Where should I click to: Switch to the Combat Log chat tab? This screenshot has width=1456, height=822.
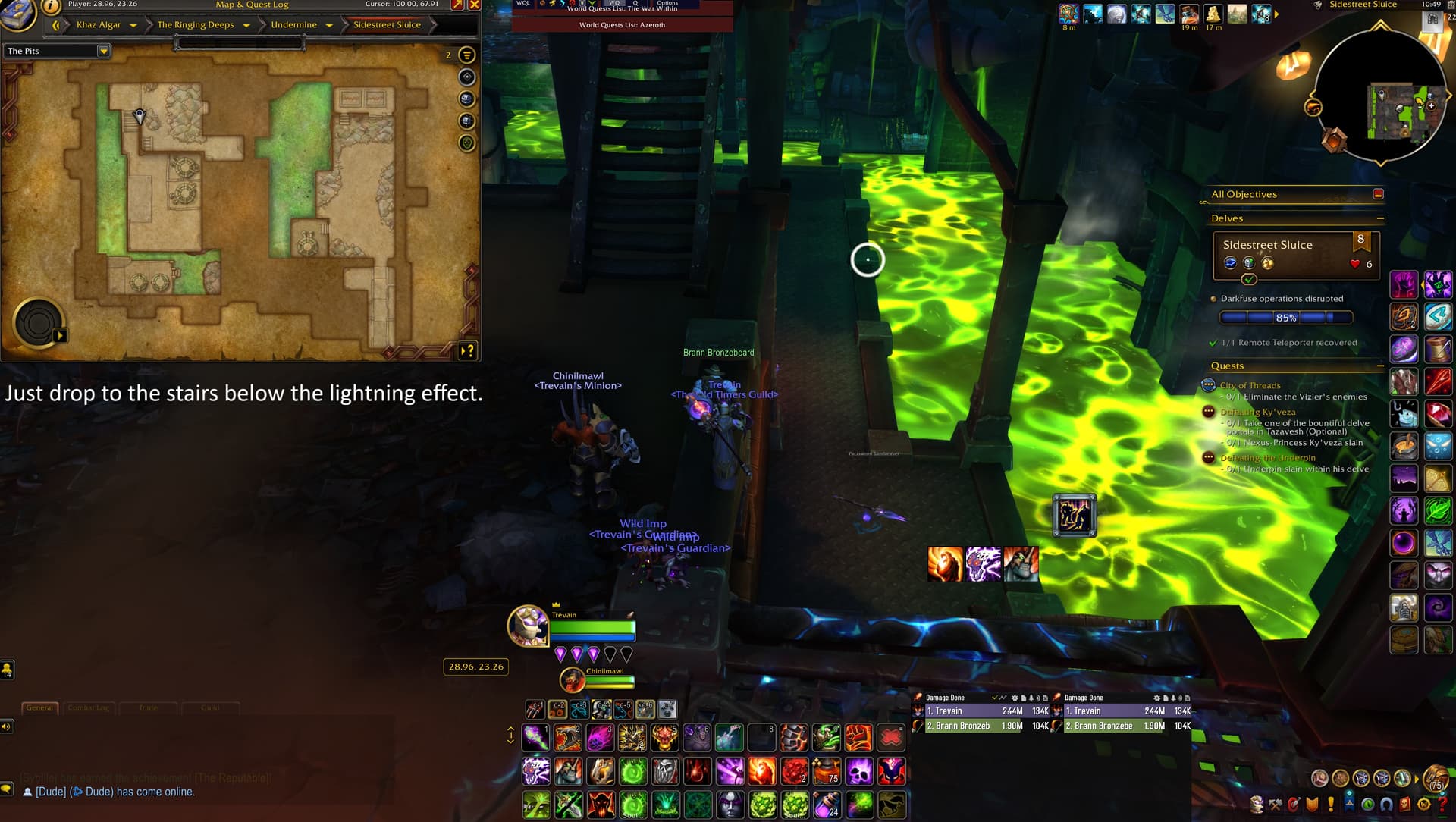(x=89, y=707)
